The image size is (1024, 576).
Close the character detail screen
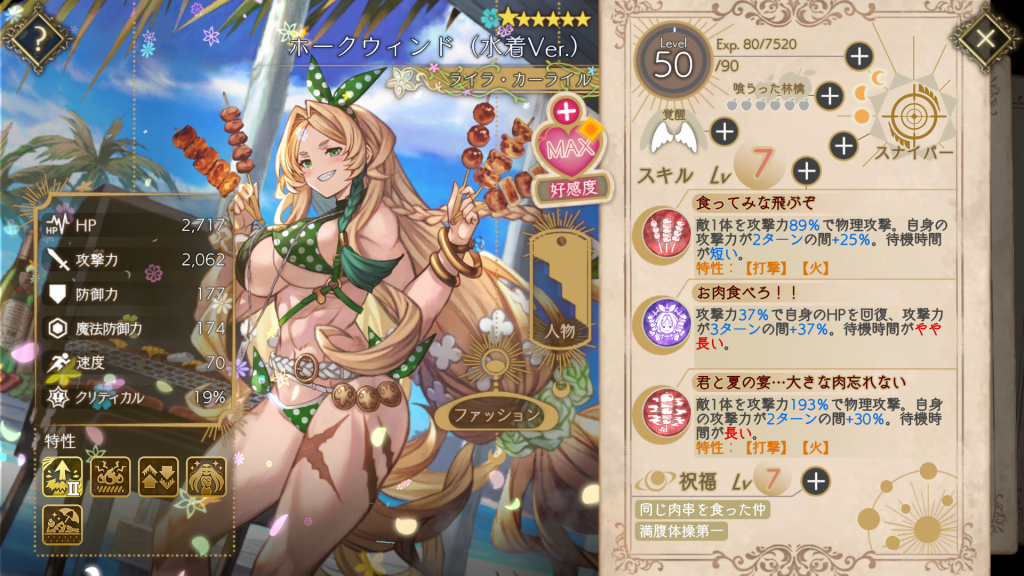point(985,39)
